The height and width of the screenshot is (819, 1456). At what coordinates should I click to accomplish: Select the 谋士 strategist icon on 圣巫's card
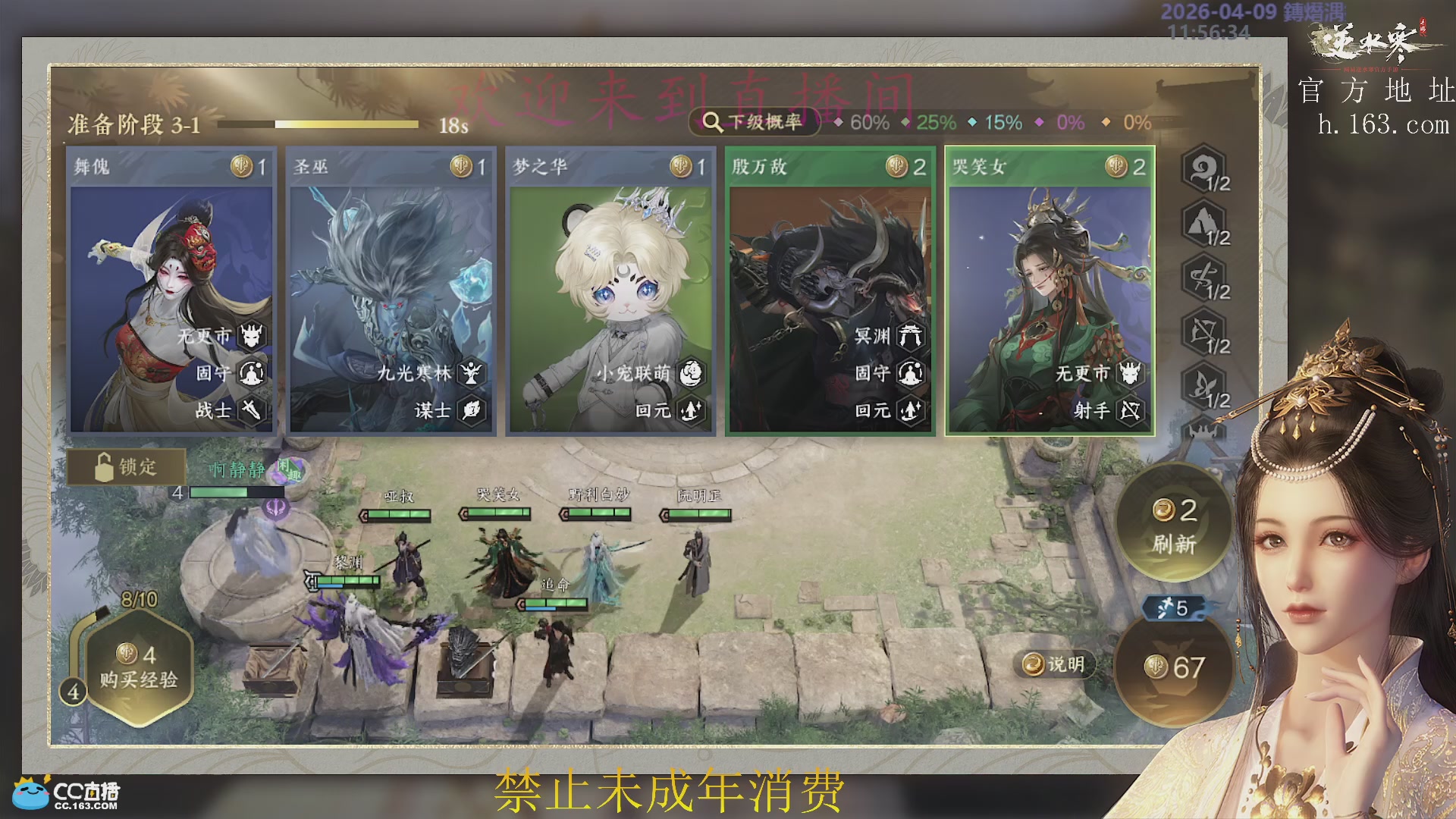point(472,409)
